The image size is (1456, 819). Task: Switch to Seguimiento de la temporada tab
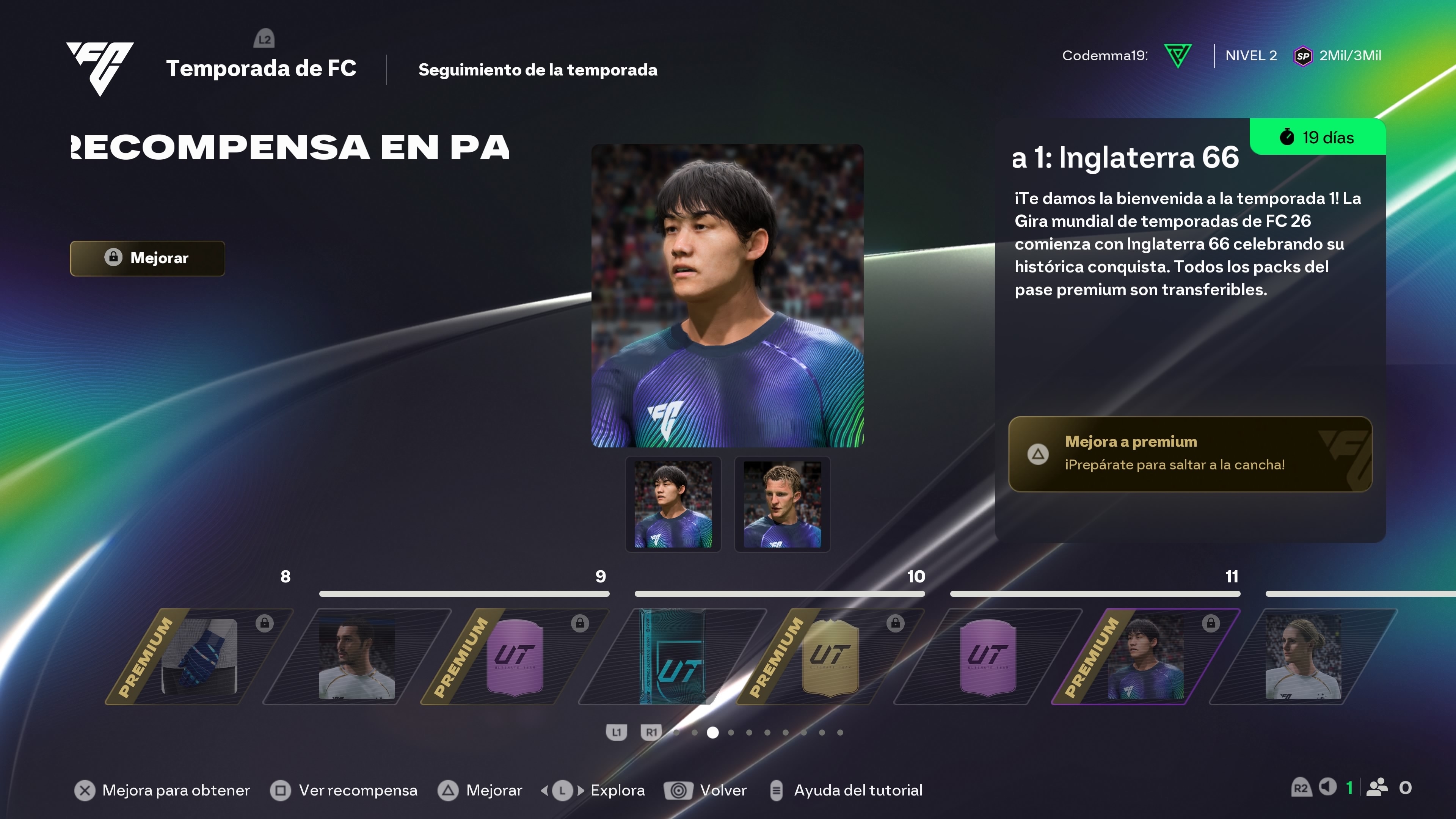click(538, 69)
